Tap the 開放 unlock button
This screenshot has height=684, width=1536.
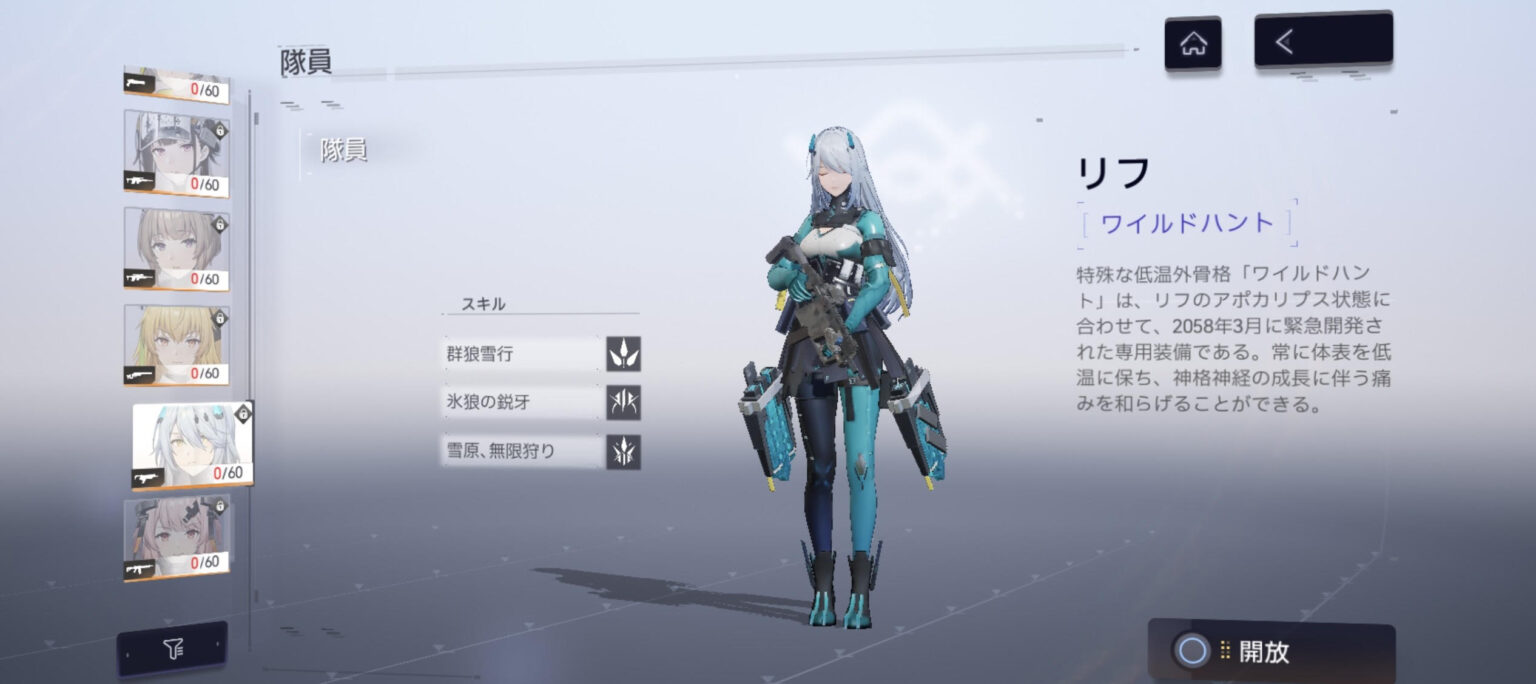coord(1270,652)
